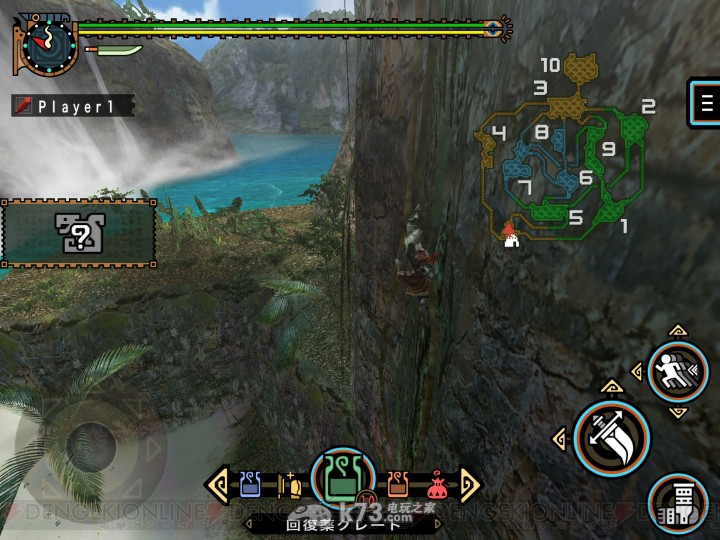The image size is (720, 540).
Task: Cycle the item bar right with the arrow
Action: [x=469, y=485]
